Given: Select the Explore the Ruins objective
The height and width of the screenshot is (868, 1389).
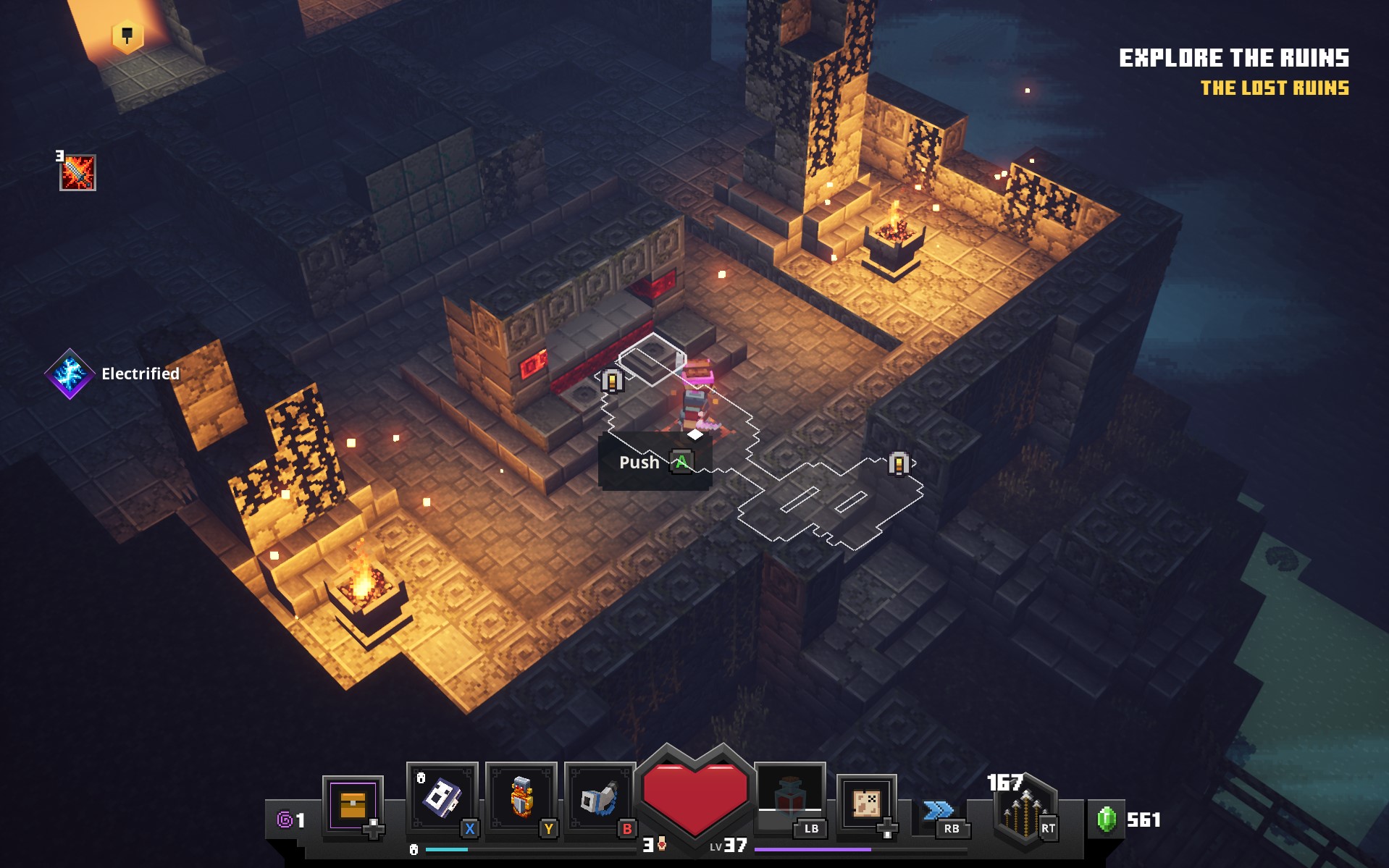Looking at the screenshot, I should (1233, 58).
